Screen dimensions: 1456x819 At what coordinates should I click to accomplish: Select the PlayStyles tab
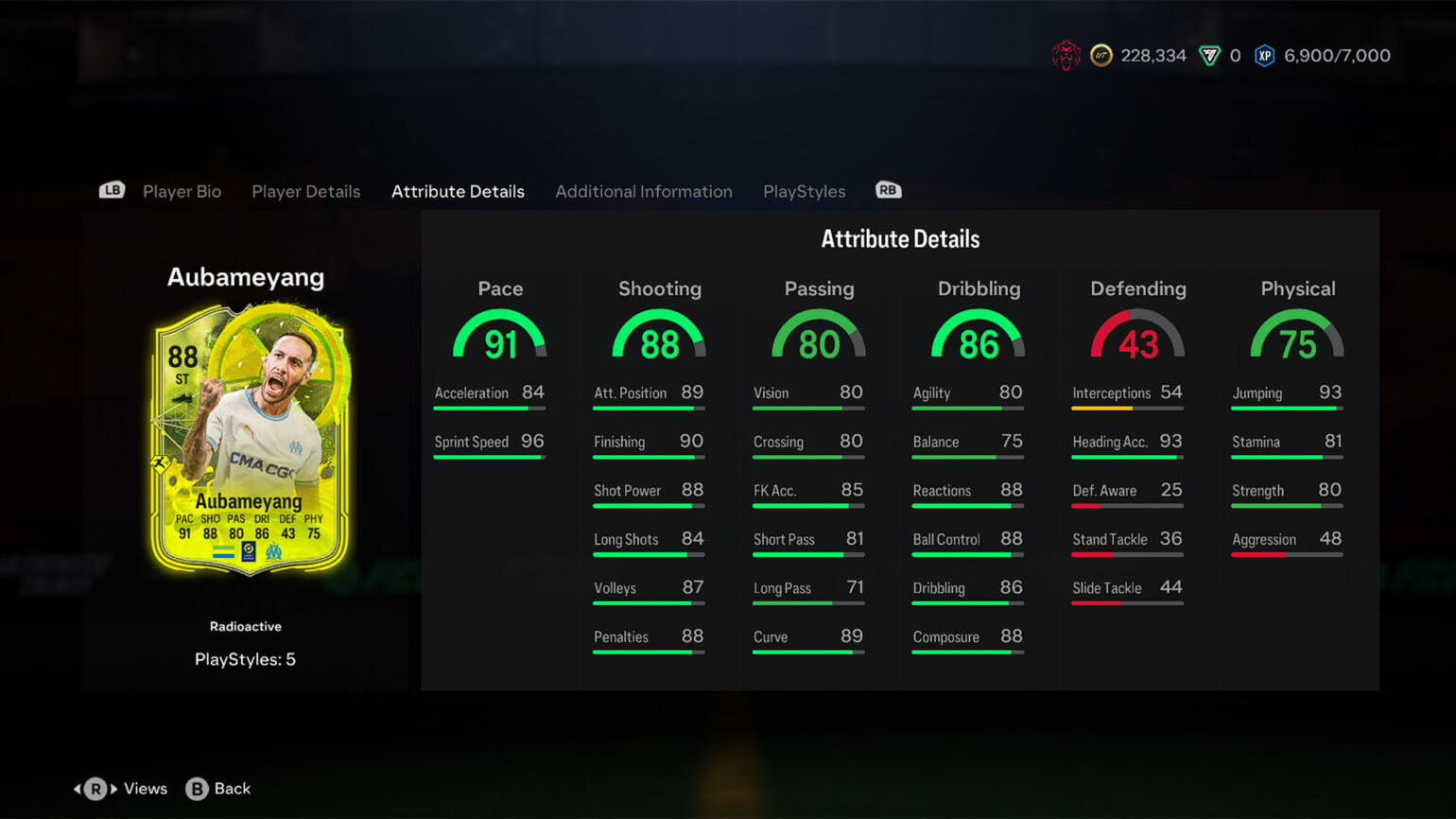[804, 191]
